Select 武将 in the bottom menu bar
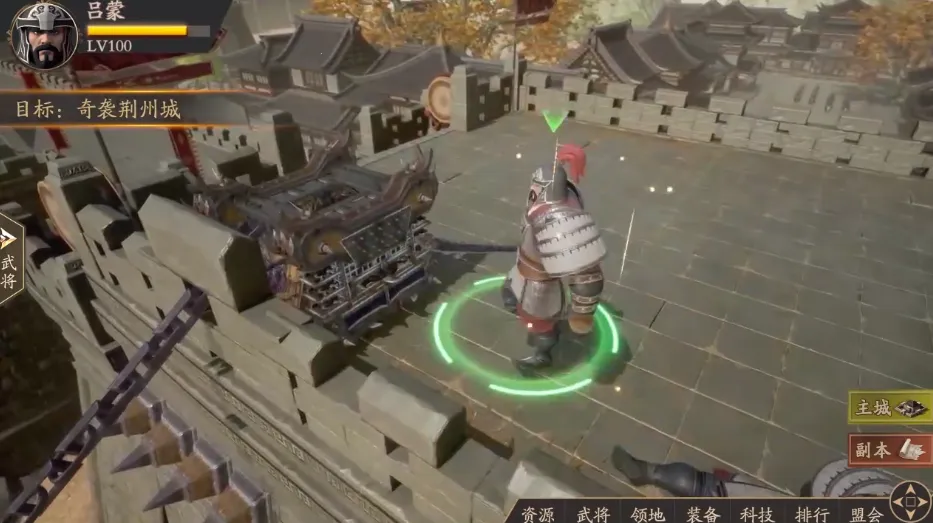 [592, 514]
